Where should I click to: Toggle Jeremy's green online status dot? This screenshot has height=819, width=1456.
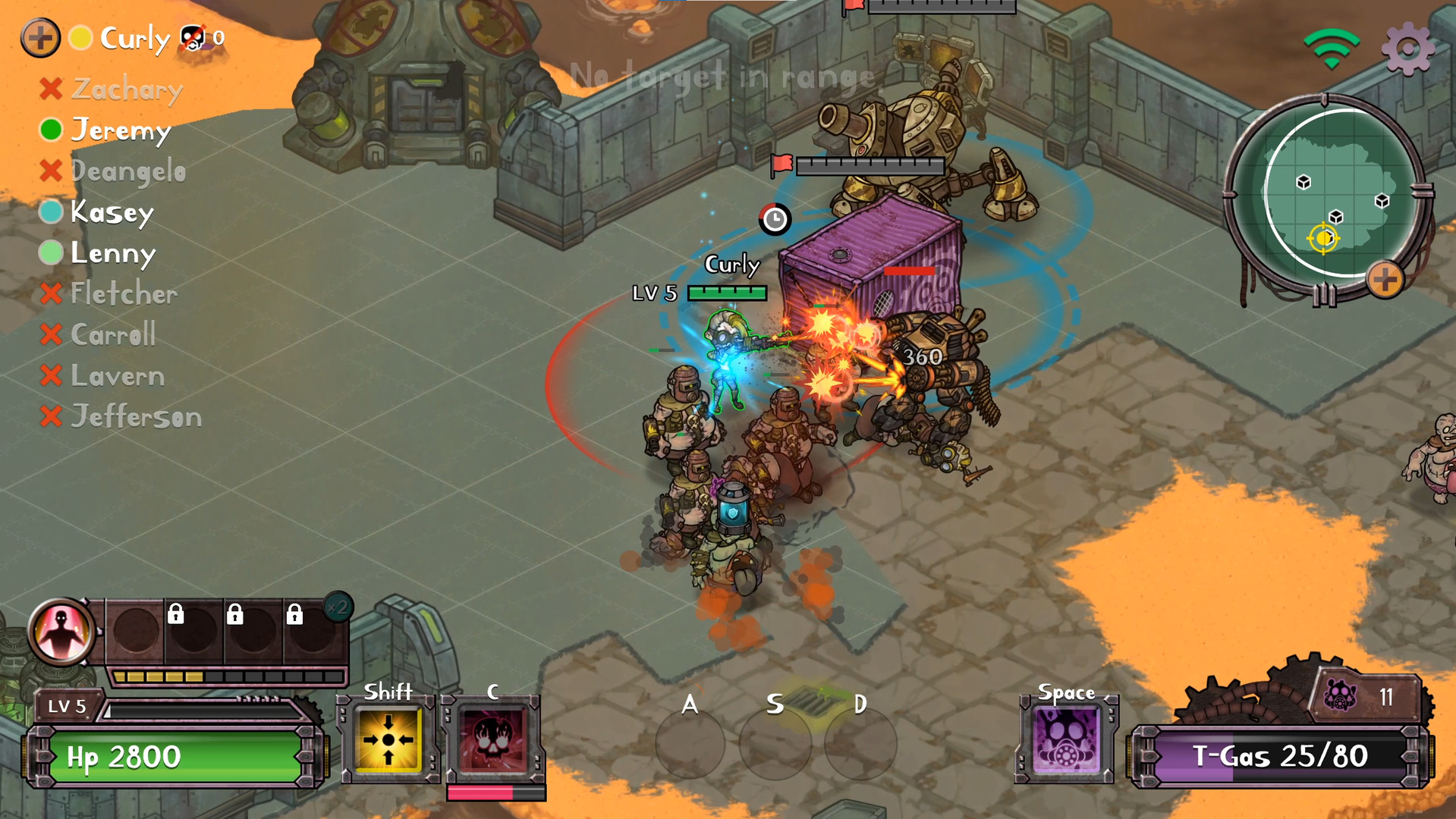(x=50, y=130)
